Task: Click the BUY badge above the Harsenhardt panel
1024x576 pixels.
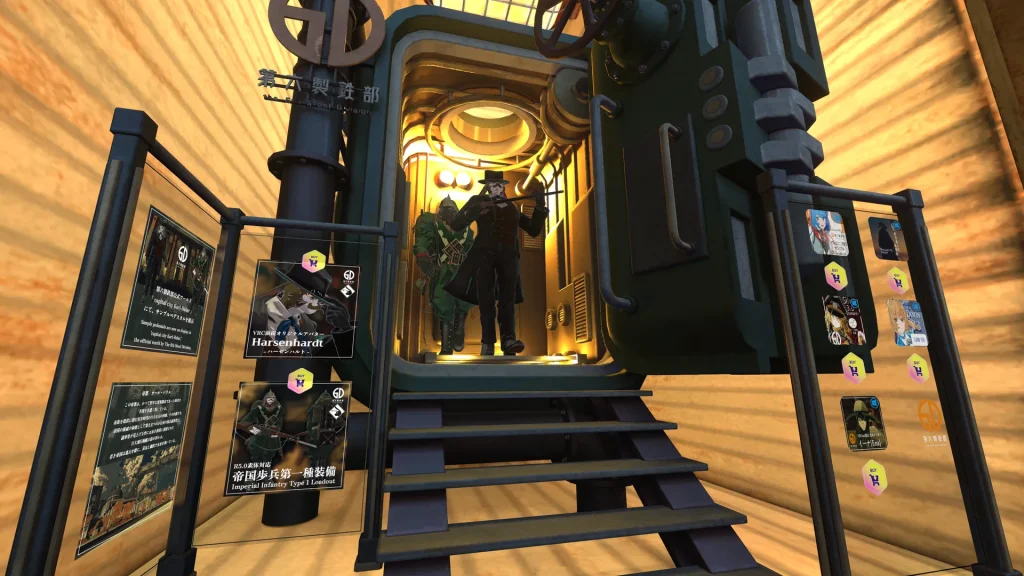Action: click(x=313, y=262)
